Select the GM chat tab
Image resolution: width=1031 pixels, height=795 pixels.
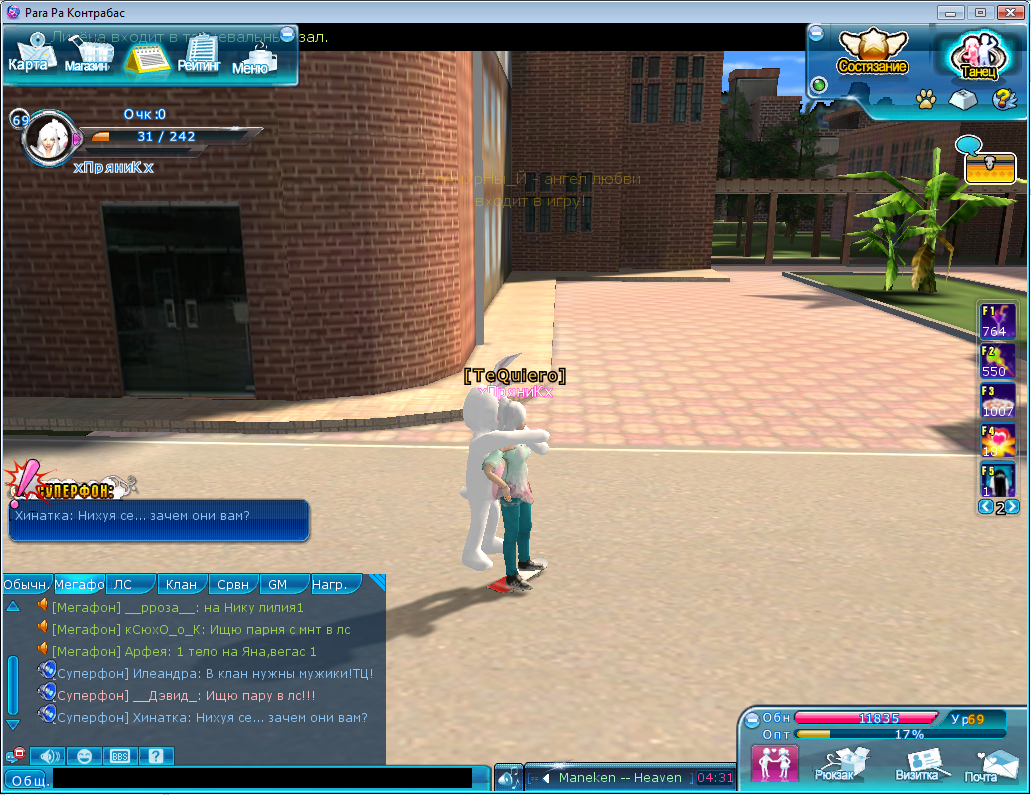pyautogui.click(x=277, y=585)
